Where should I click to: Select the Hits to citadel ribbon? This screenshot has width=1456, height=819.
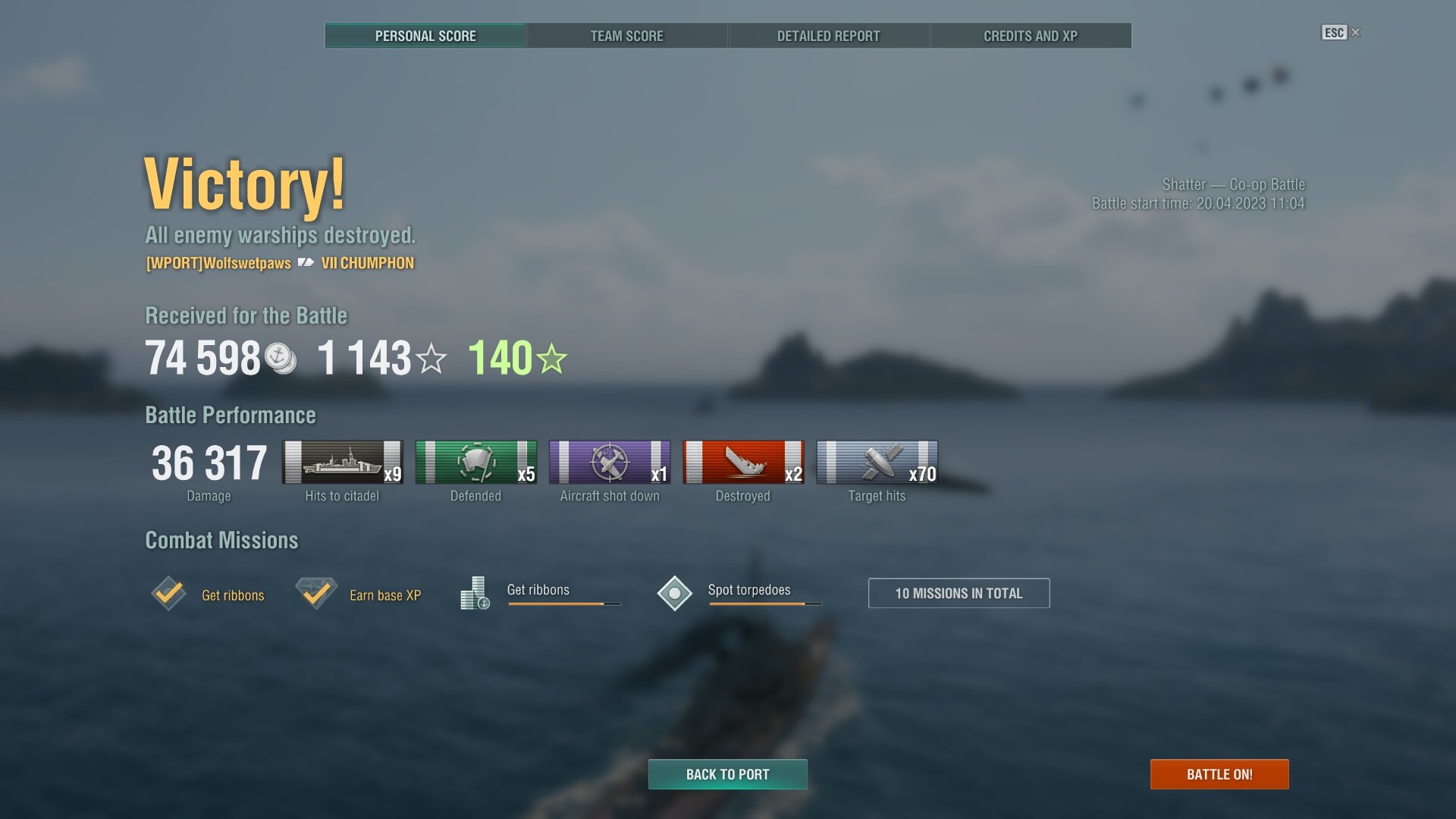click(342, 463)
